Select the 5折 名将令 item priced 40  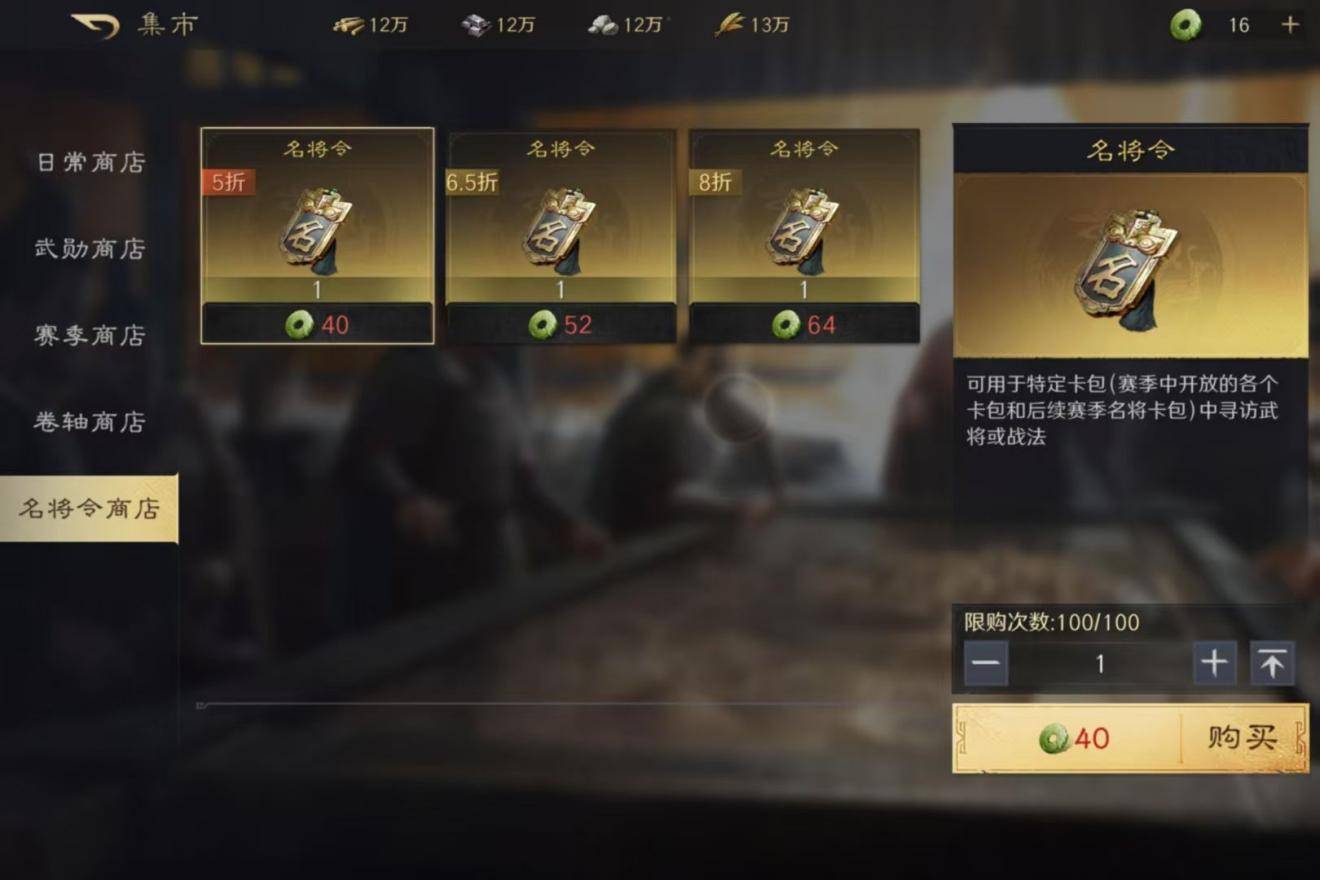click(317, 236)
